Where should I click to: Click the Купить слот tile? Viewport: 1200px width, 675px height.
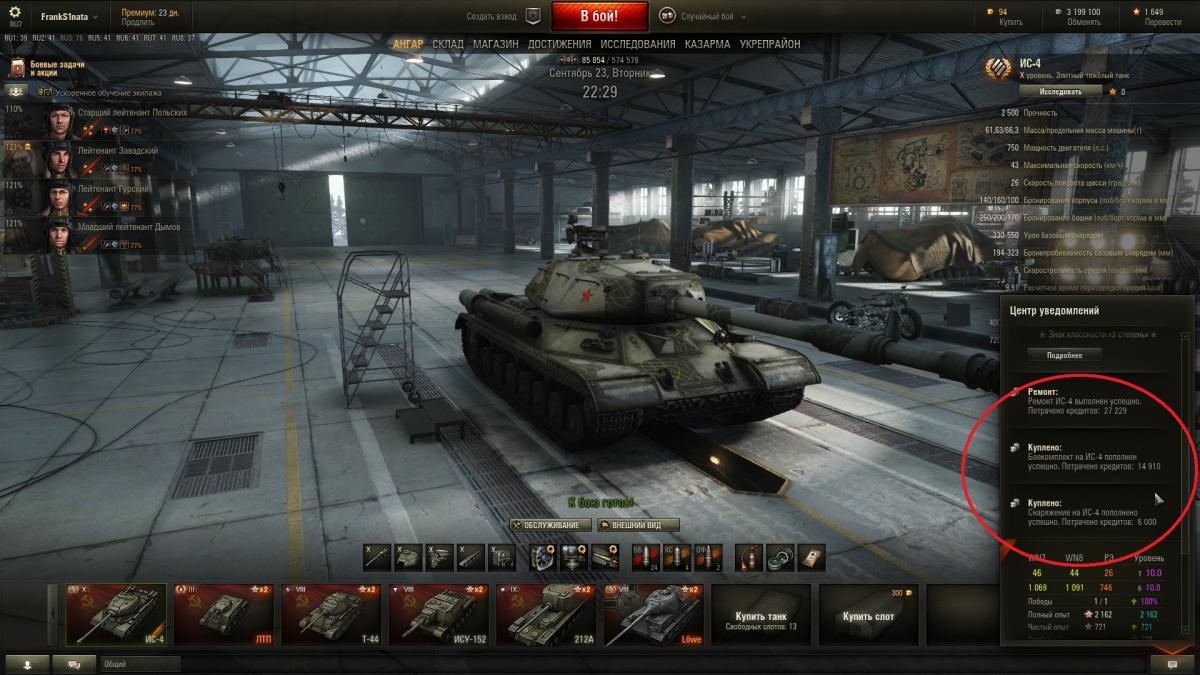pyautogui.click(x=868, y=615)
